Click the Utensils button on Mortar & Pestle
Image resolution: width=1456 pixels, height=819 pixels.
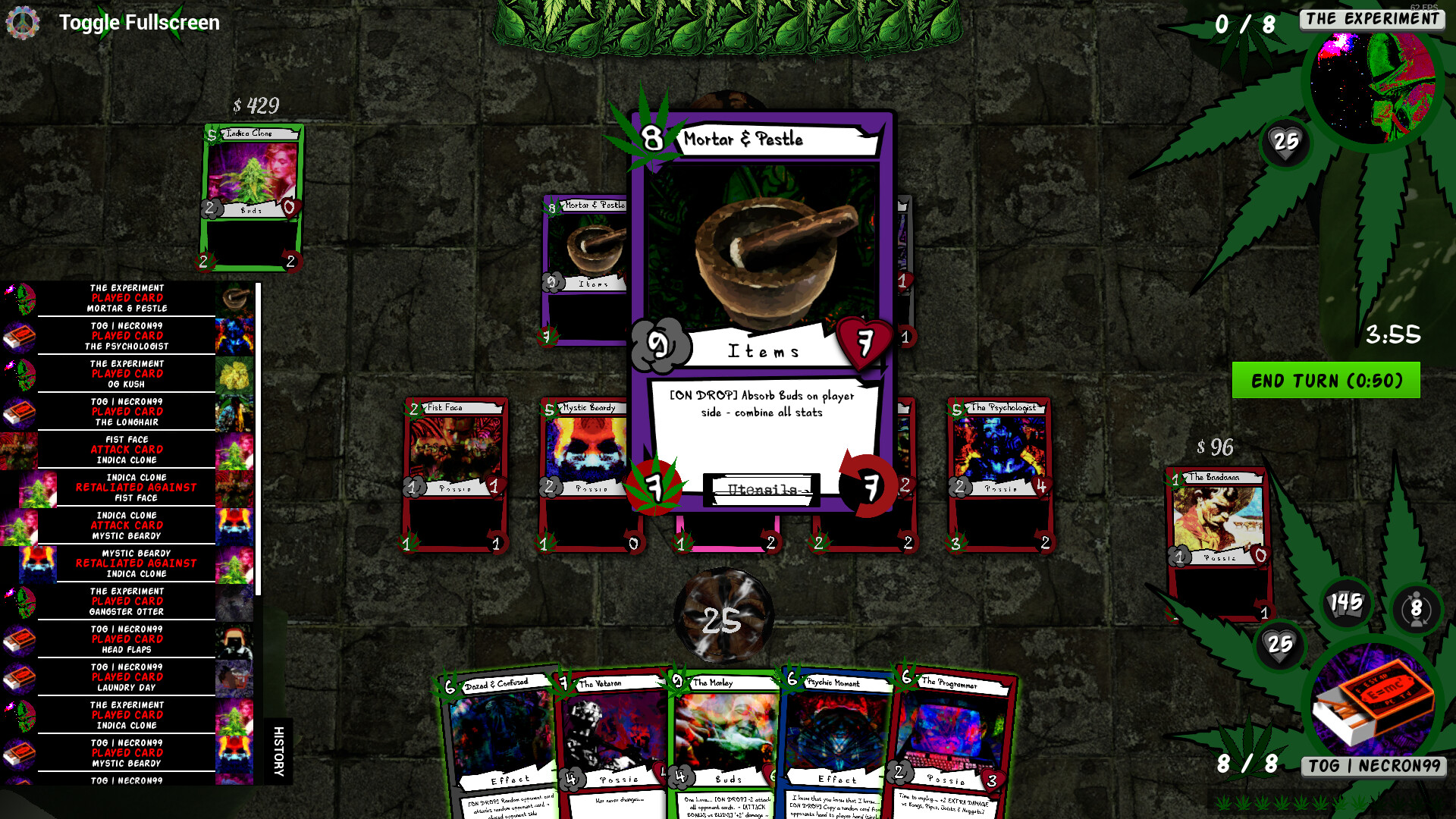click(761, 490)
